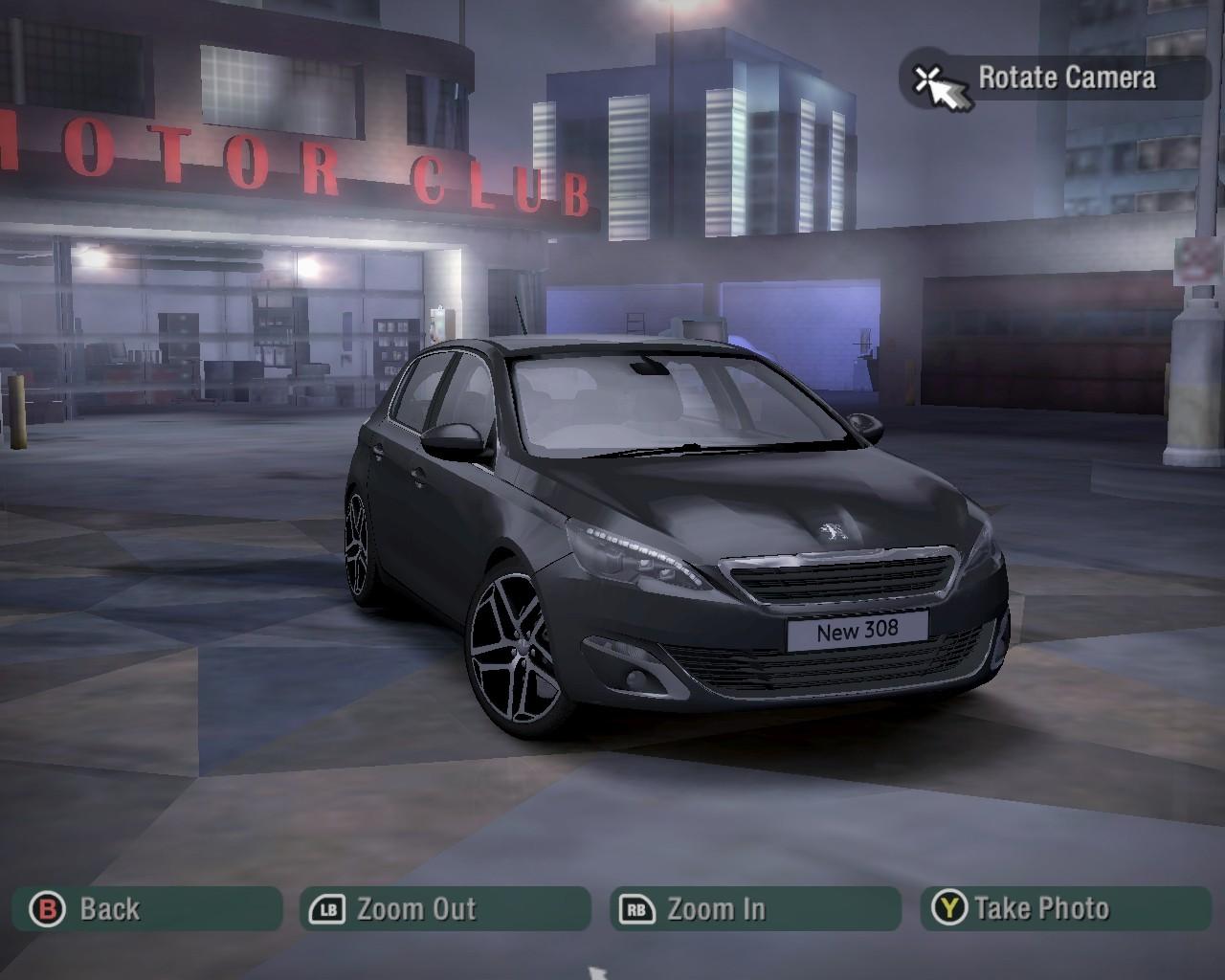
Task: Activate the Rotate Camera control
Action: pos(1056,78)
